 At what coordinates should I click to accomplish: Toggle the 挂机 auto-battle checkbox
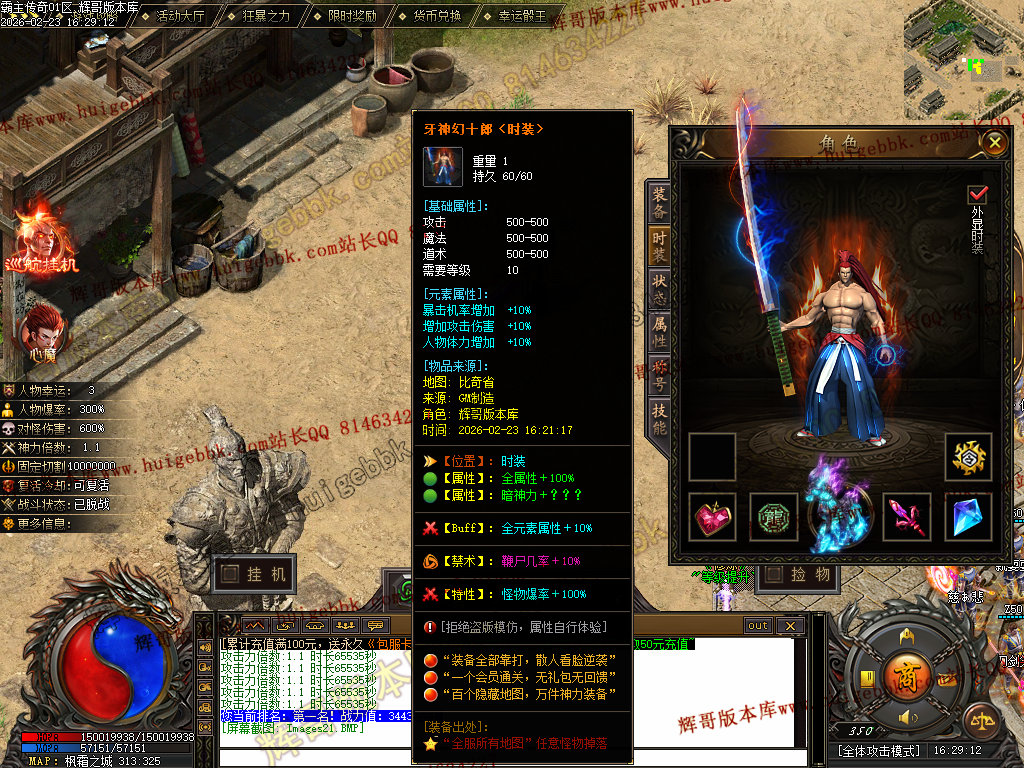point(231,574)
